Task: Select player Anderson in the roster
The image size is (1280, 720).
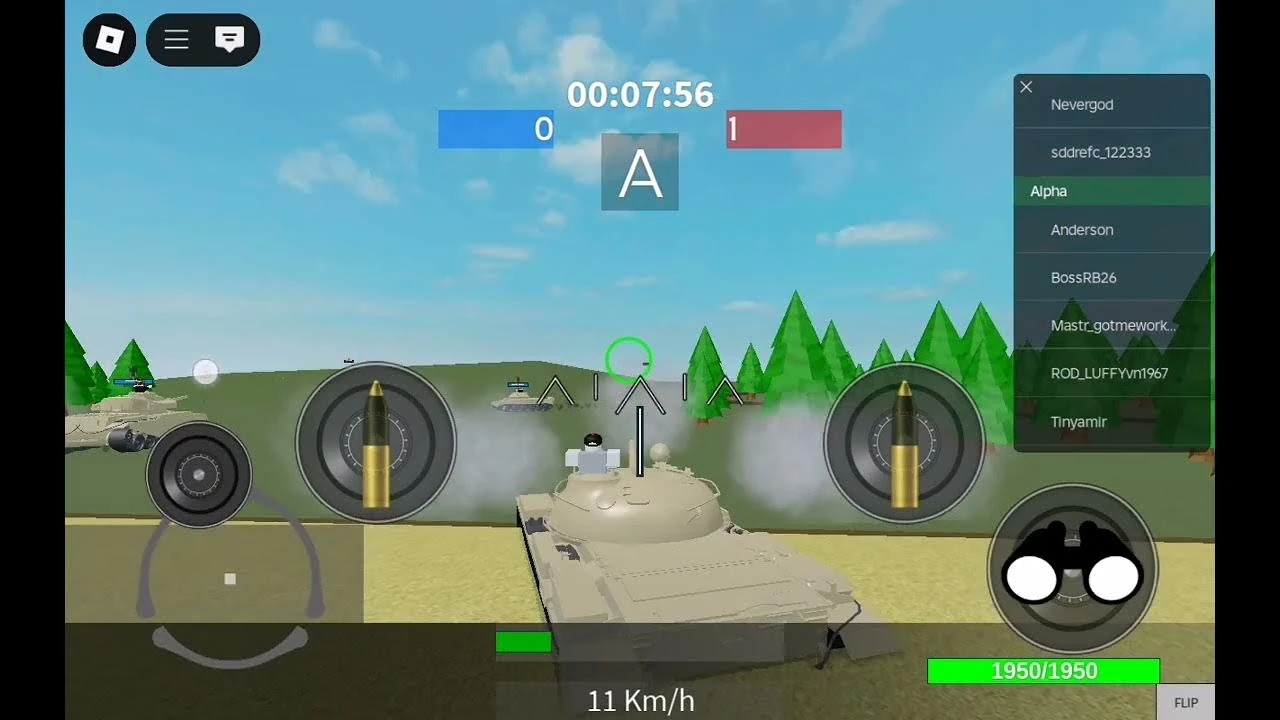Action: [1083, 230]
